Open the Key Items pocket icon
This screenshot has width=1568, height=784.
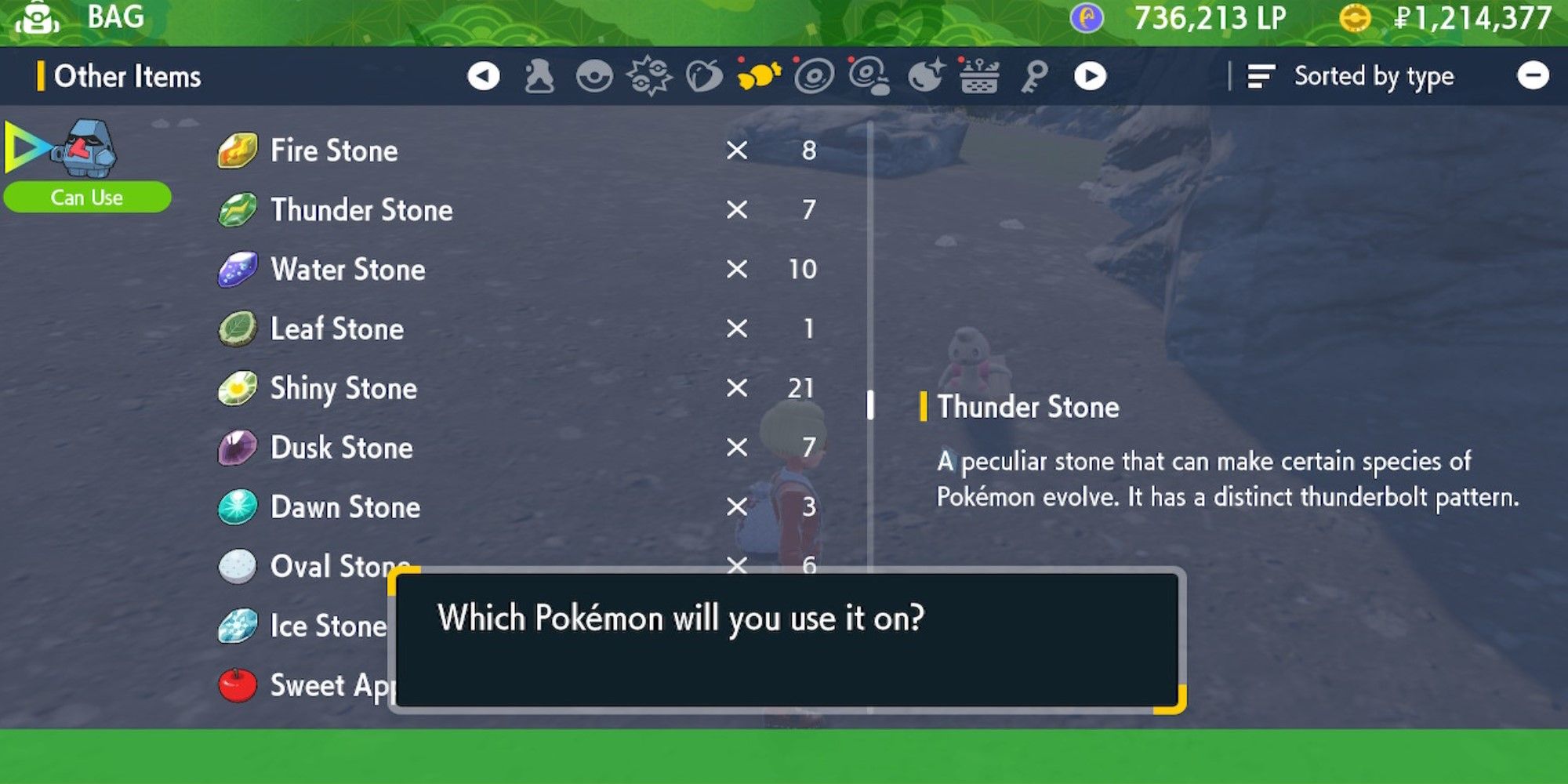coord(1033,75)
